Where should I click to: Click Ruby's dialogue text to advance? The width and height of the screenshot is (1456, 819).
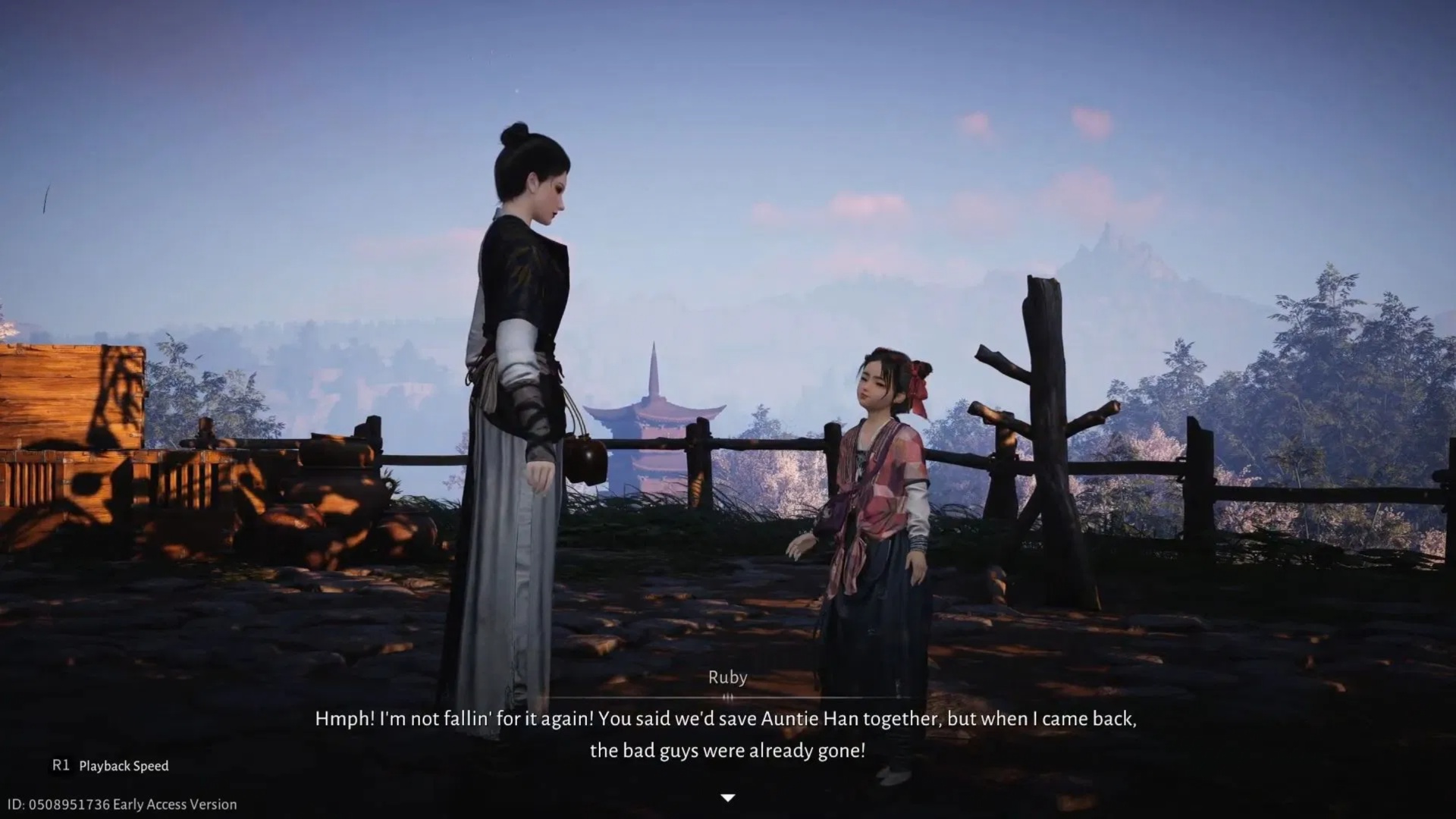tap(726, 720)
